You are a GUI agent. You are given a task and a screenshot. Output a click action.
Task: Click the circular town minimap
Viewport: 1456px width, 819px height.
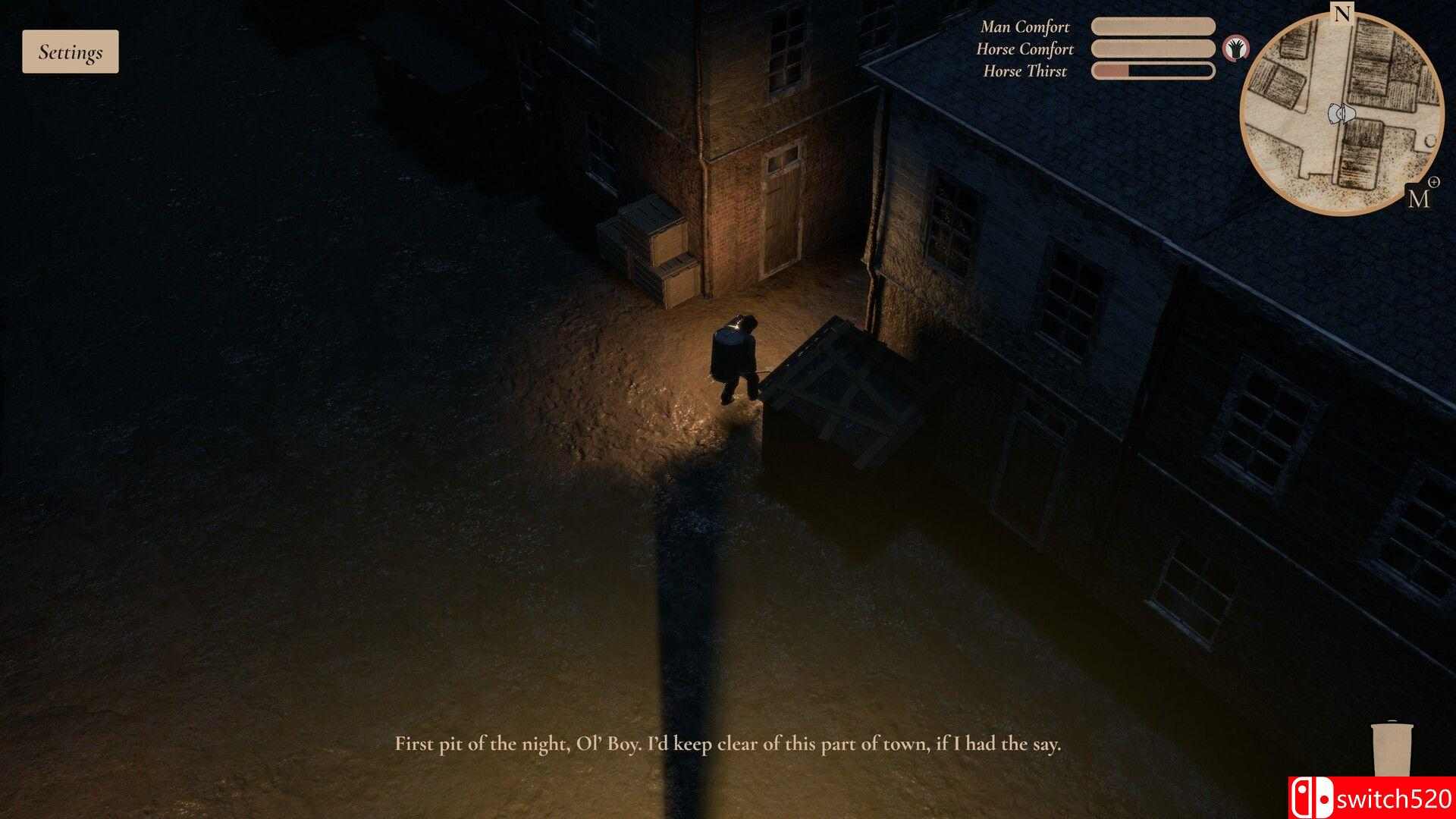(1341, 114)
